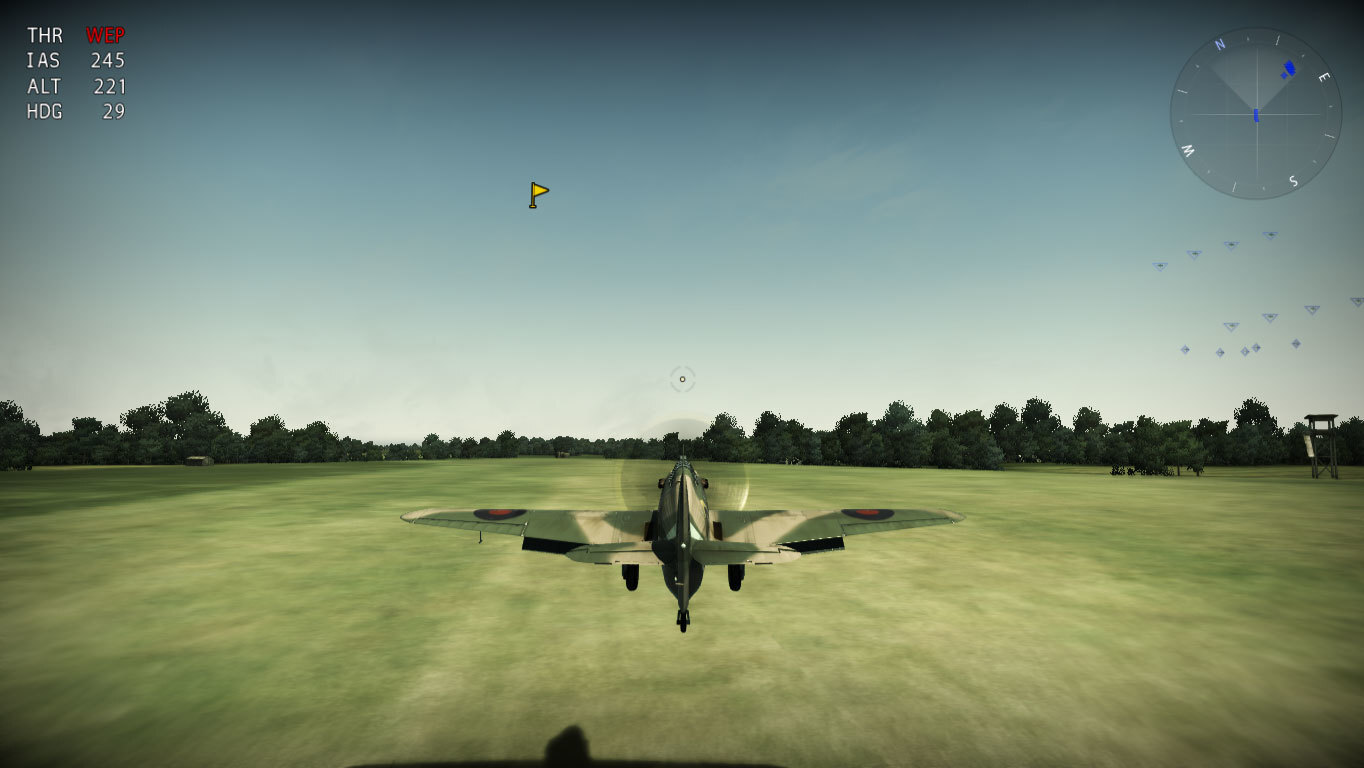This screenshot has height=768, width=1364.
Task: Click the circular compass radar minimap
Action: (1255, 114)
